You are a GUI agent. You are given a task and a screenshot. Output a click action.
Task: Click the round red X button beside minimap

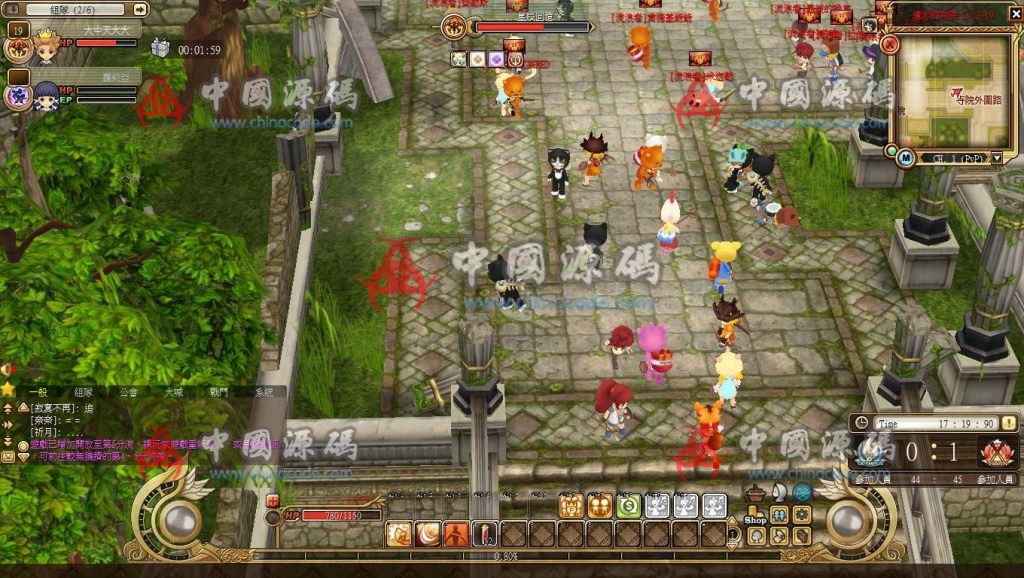(890, 45)
